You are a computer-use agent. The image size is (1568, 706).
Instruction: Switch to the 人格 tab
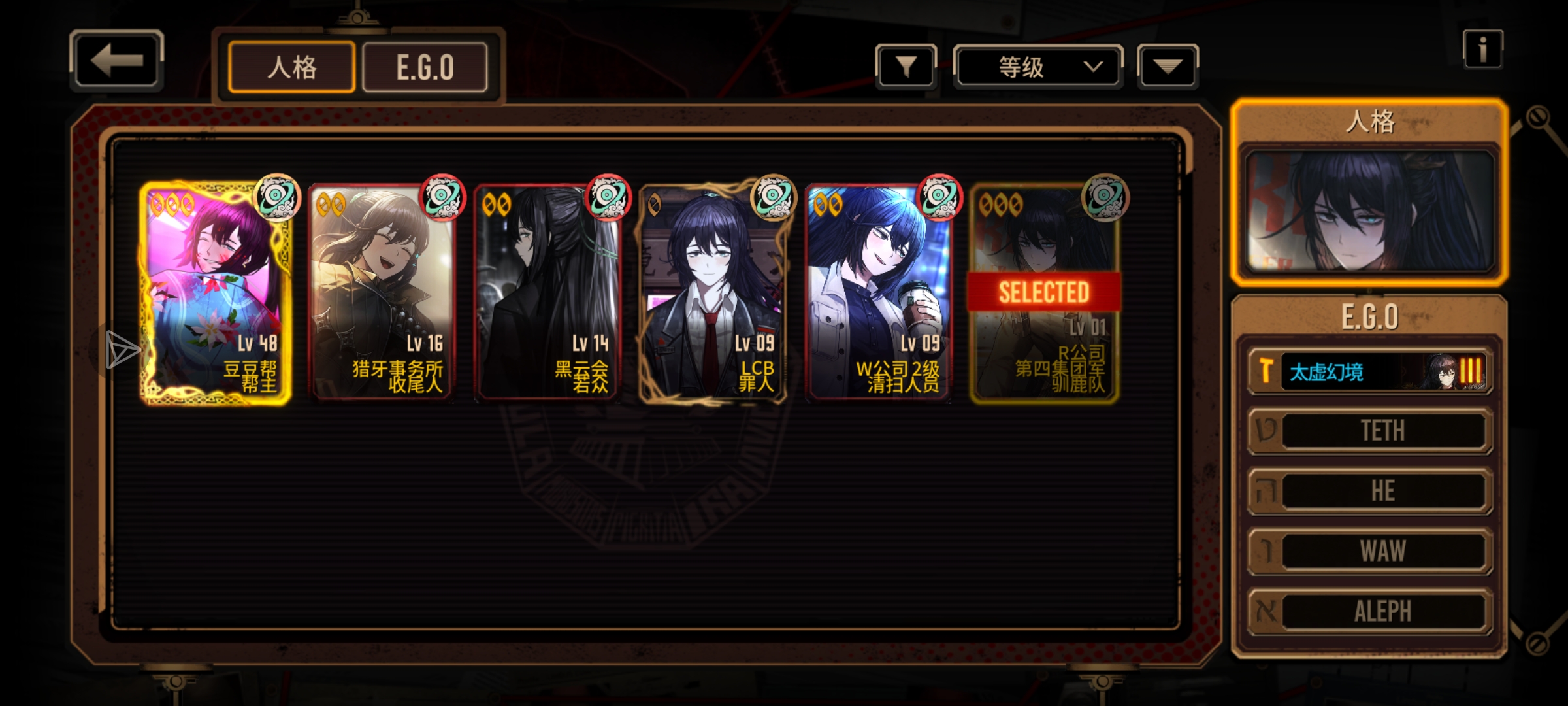291,67
